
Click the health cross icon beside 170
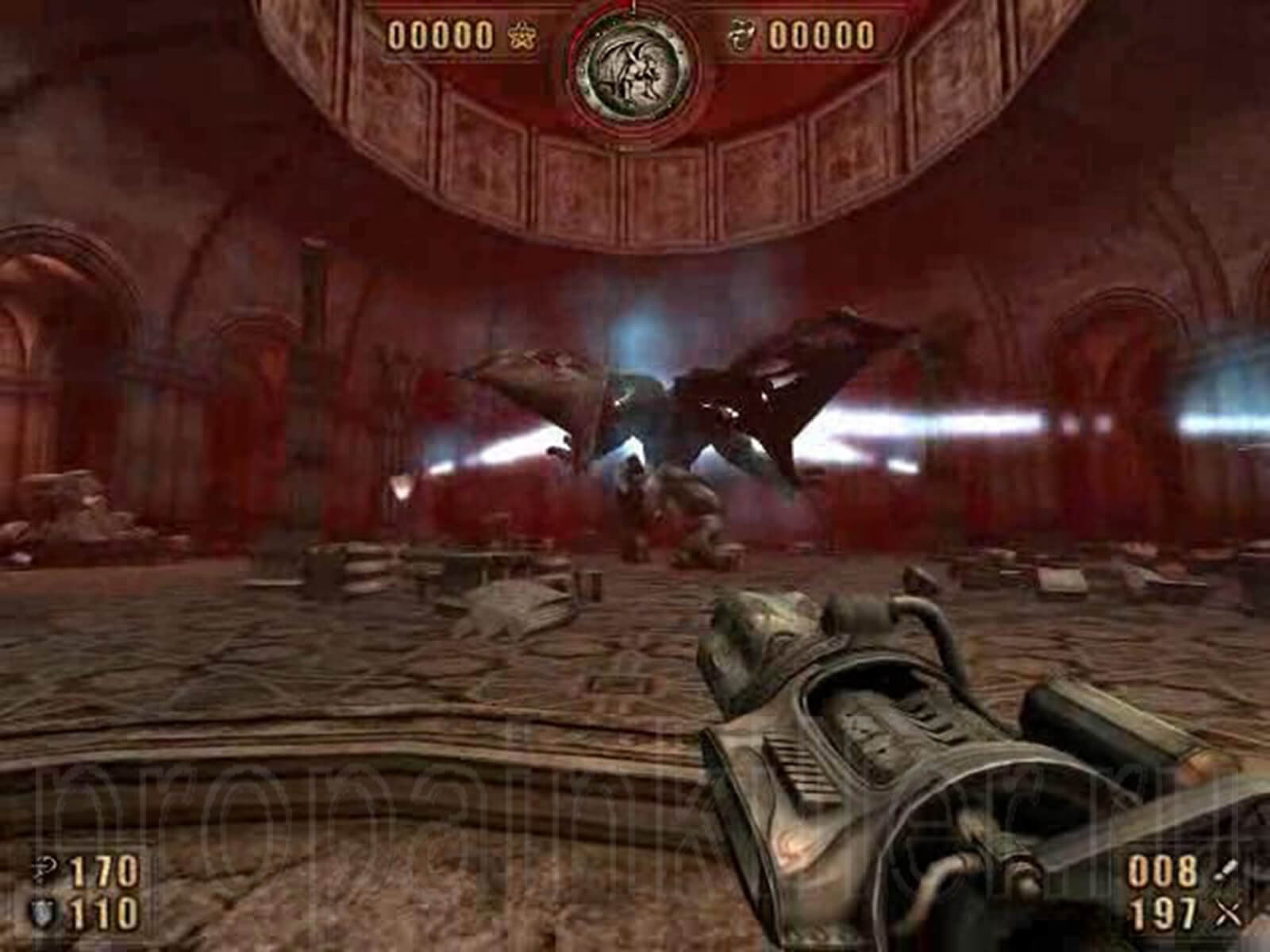coord(45,869)
